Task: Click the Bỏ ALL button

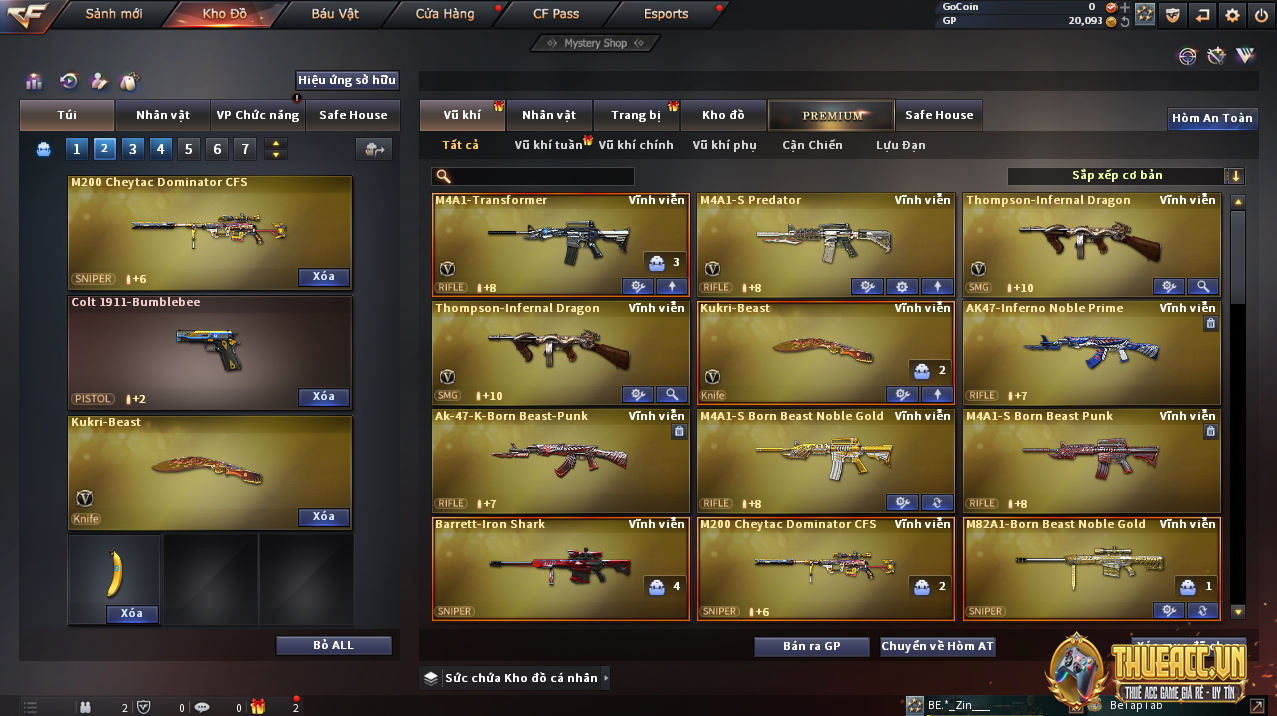Action: pos(333,645)
